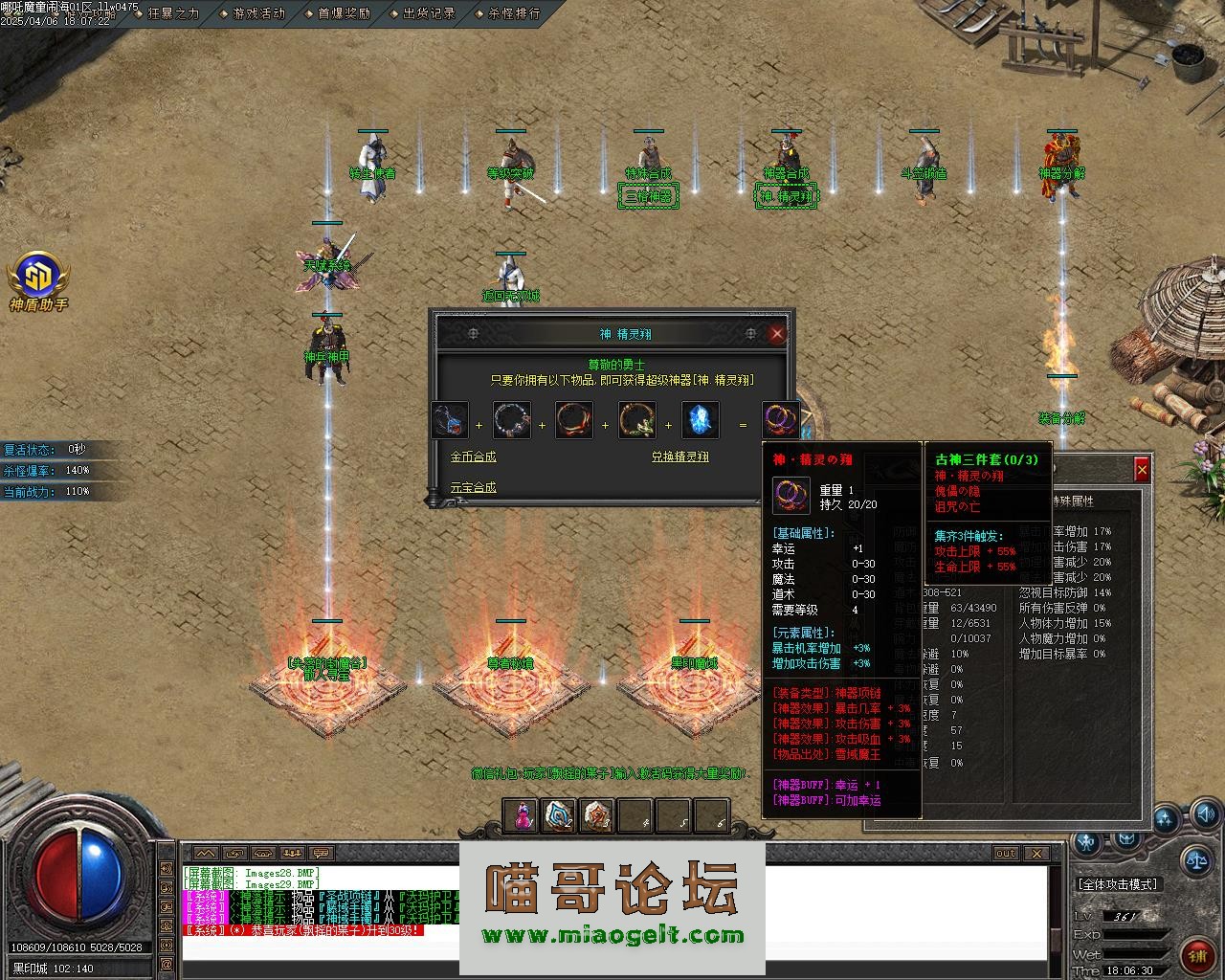Screen dimensions: 1225x980
Task: Click the balance scales round button
Action: point(1195,858)
